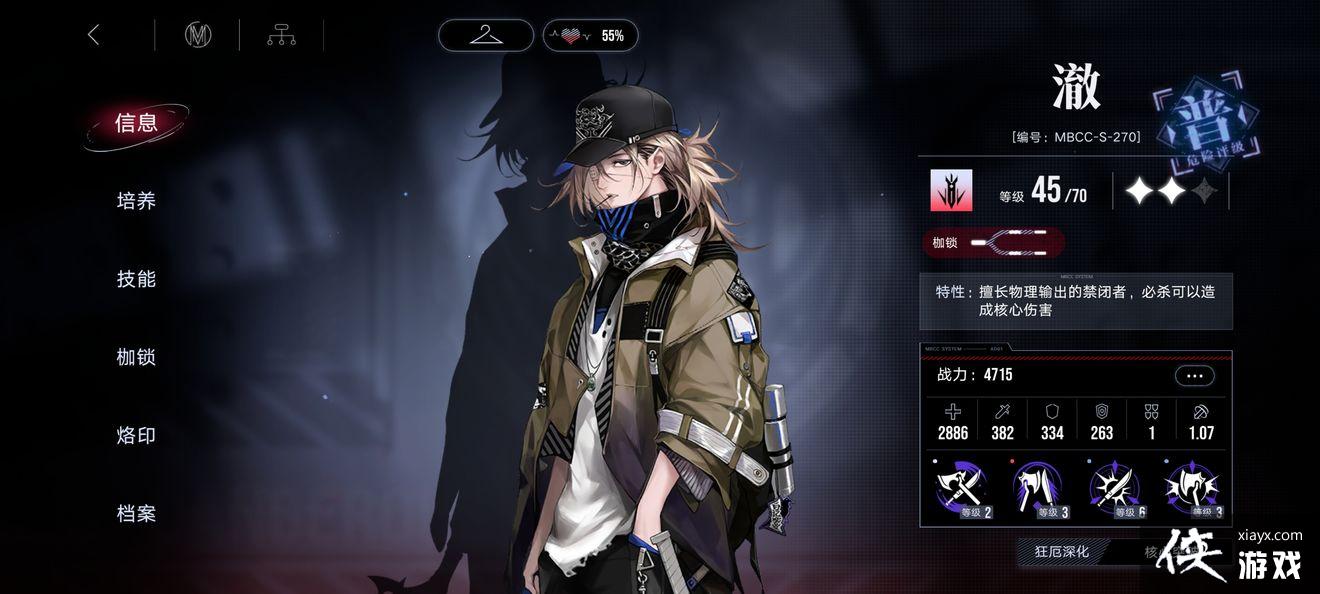Open the hierarchy tree icon
1320x594 pixels.
point(281,35)
